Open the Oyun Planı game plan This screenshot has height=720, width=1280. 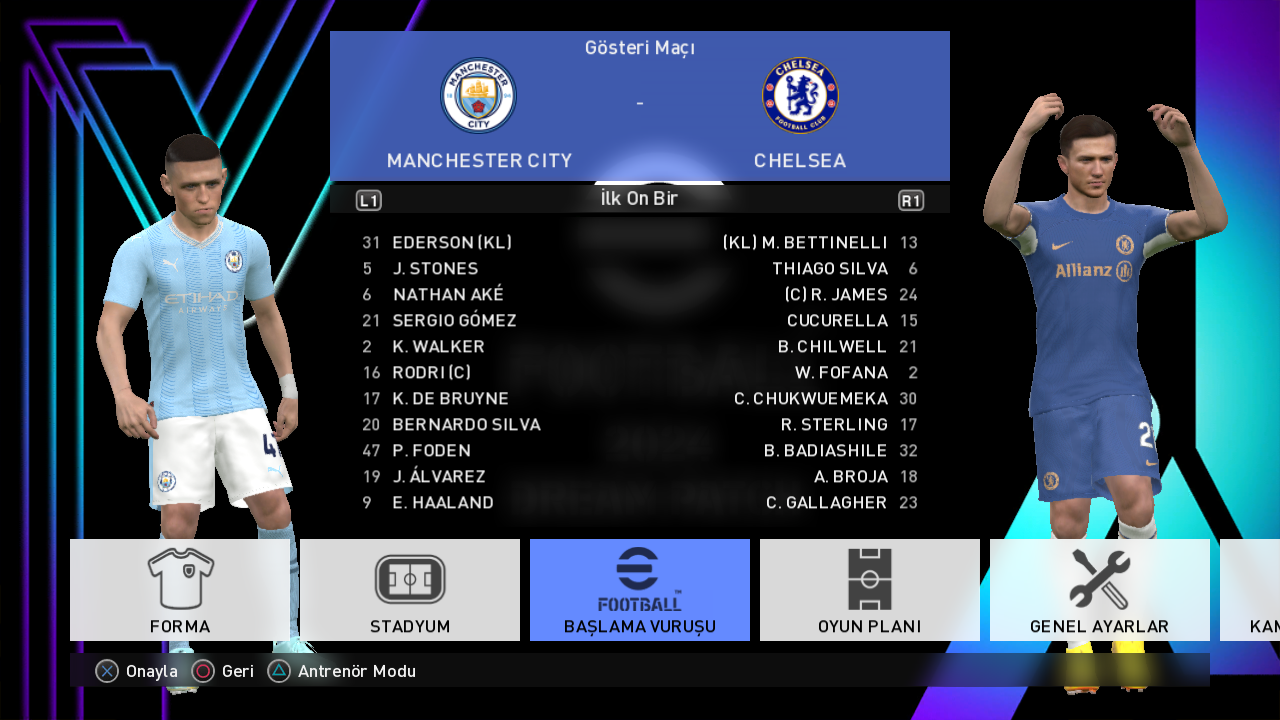coord(870,590)
